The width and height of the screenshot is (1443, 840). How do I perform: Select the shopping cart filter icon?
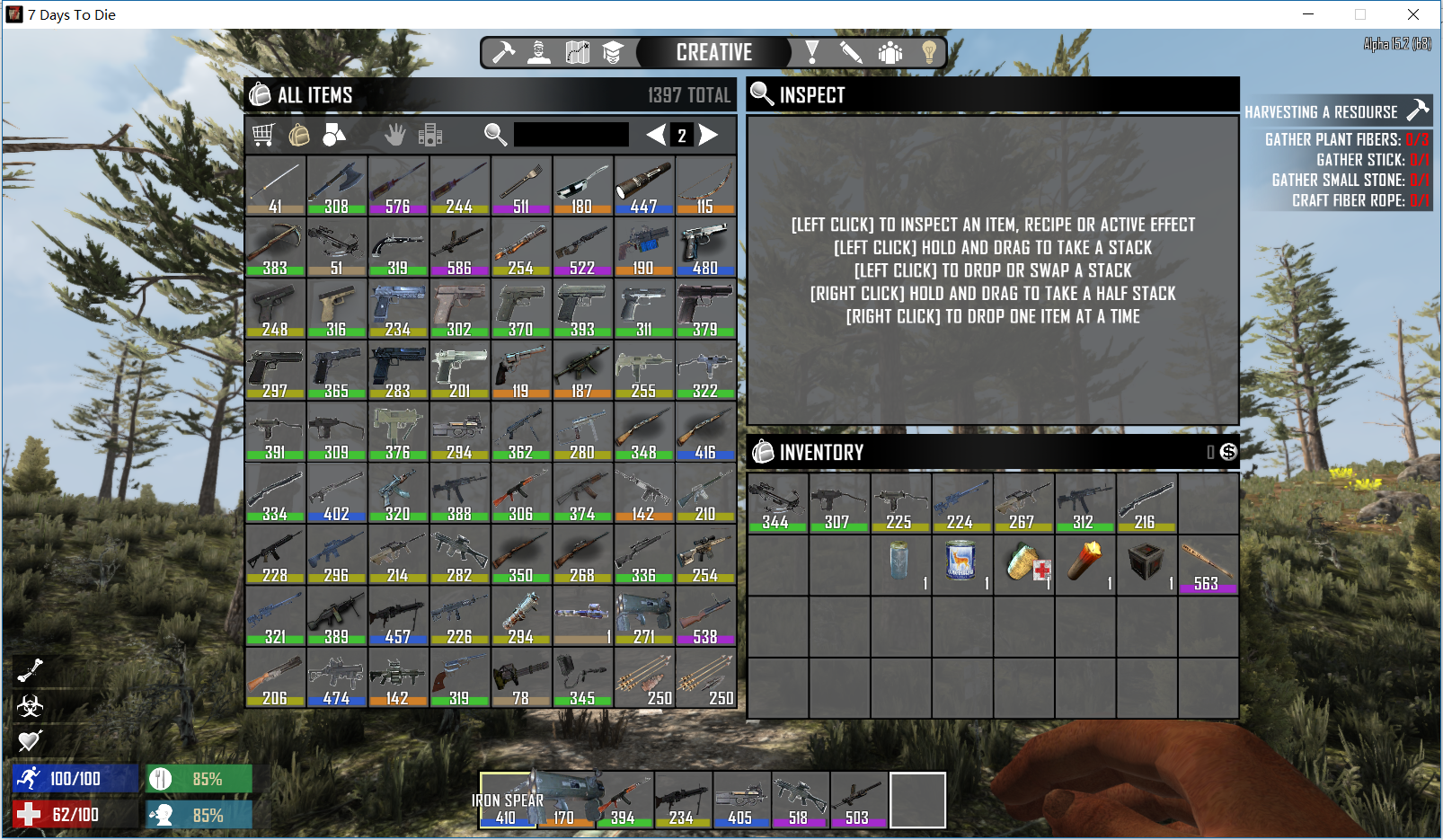point(262,135)
